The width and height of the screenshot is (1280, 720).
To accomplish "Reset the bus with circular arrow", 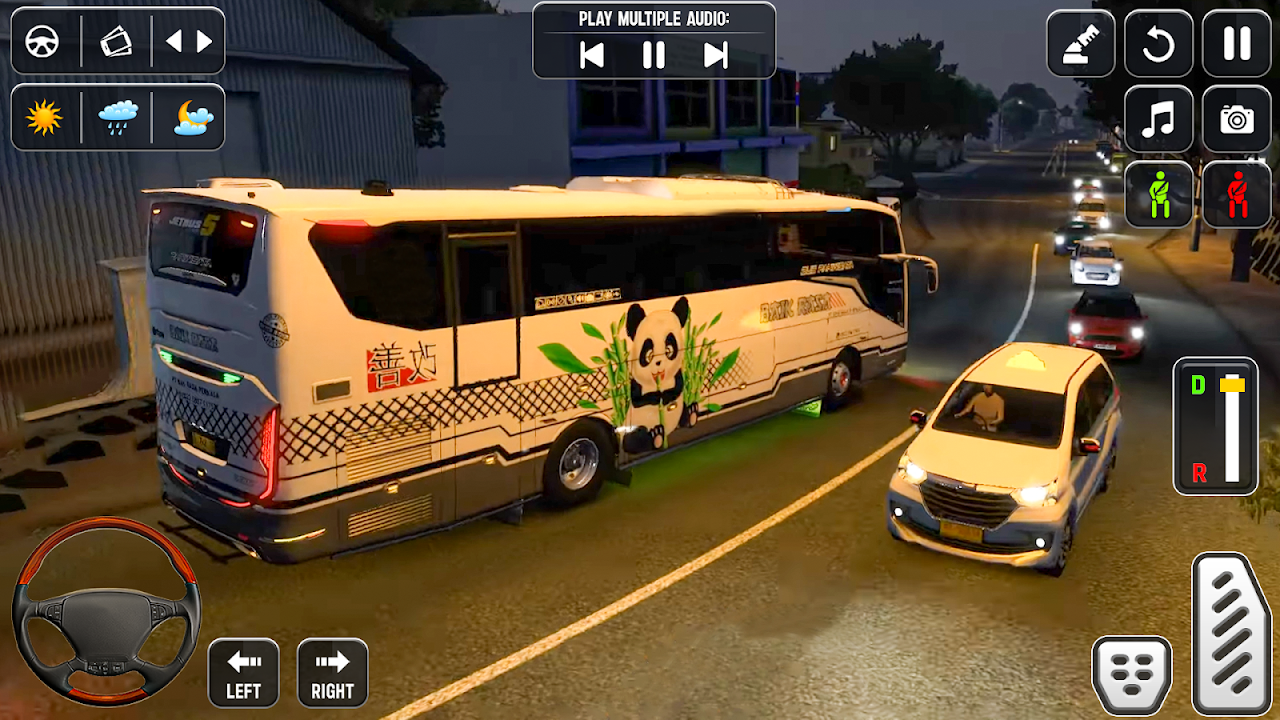I will [1159, 43].
